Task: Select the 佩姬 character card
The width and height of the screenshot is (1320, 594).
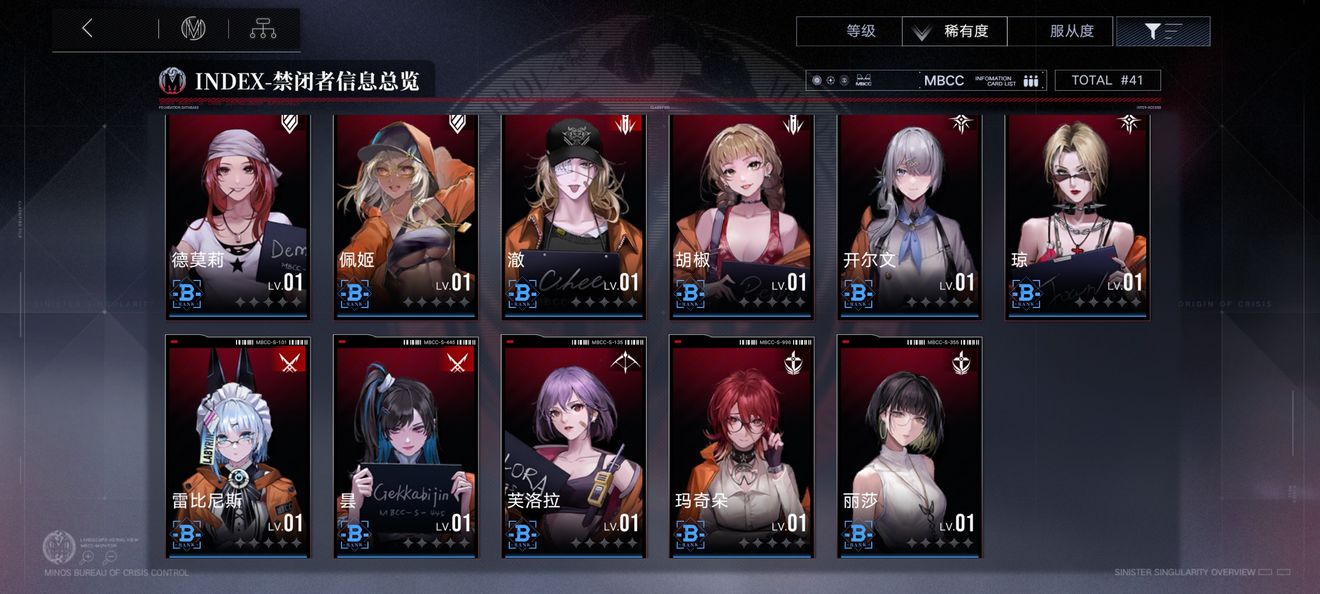Action: [x=406, y=216]
